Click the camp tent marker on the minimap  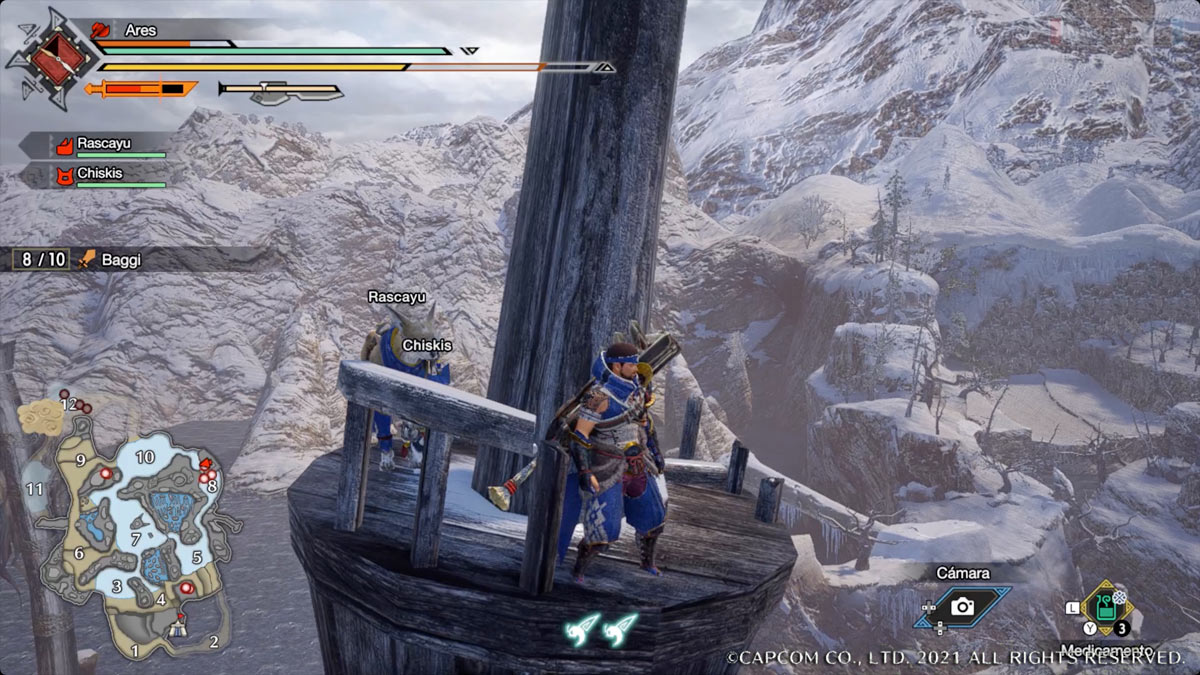point(180,629)
